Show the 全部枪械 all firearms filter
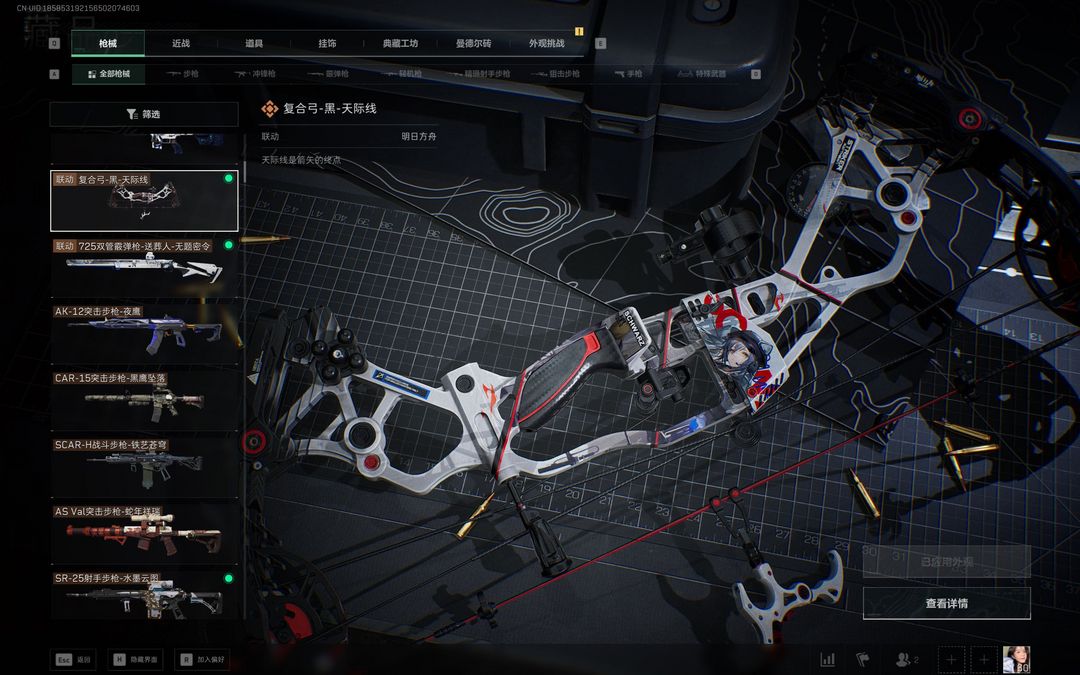 click(108, 74)
